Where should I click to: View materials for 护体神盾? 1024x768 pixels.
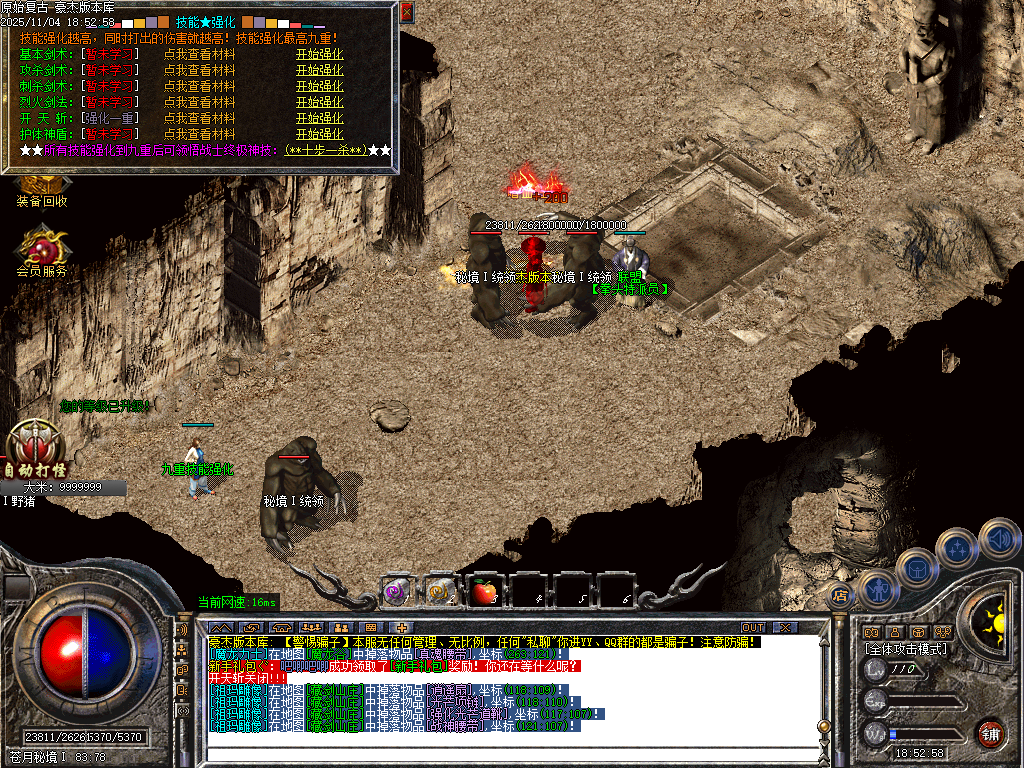tap(199, 134)
